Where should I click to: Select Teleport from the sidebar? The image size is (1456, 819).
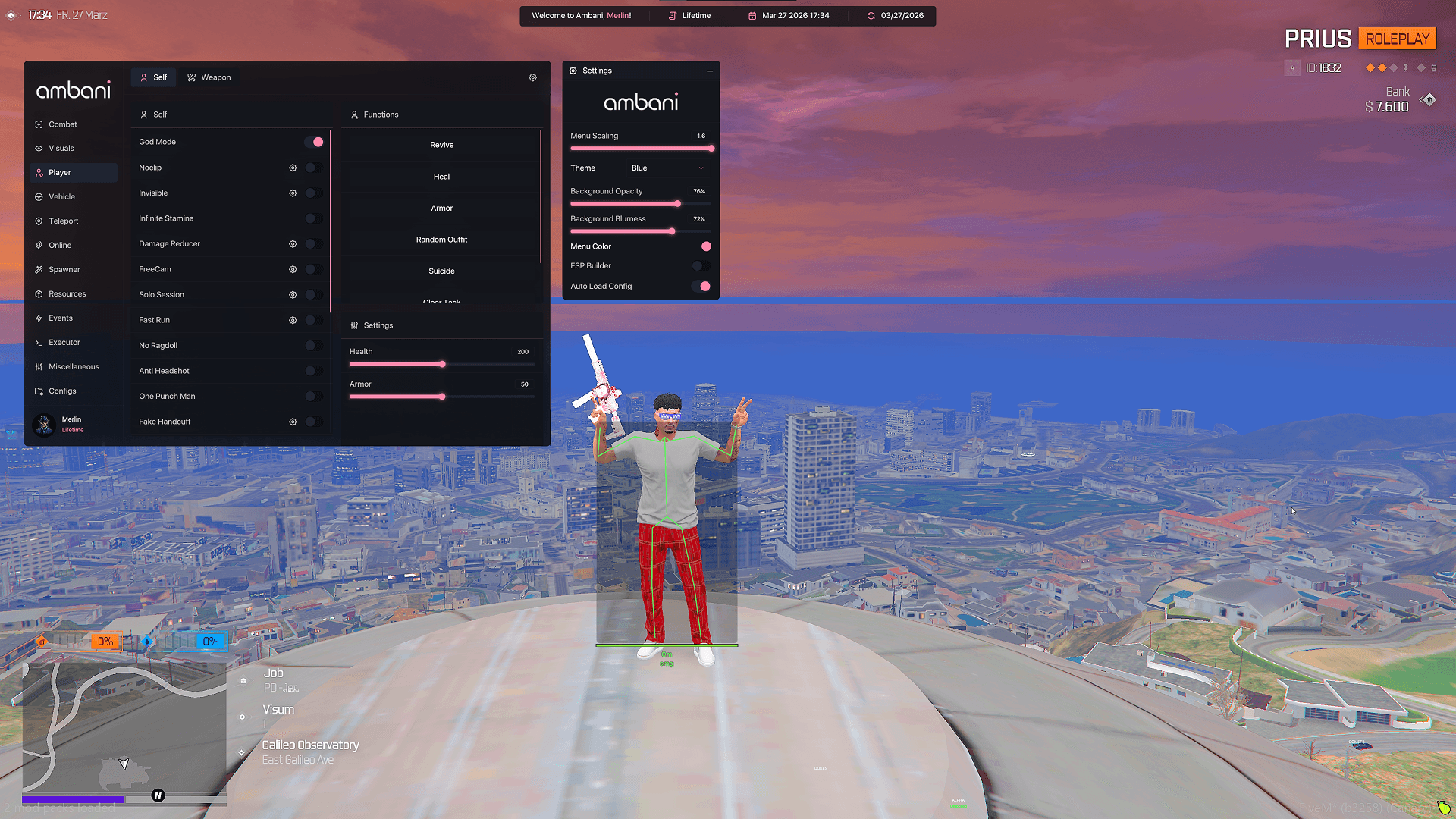click(x=63, y=221)
